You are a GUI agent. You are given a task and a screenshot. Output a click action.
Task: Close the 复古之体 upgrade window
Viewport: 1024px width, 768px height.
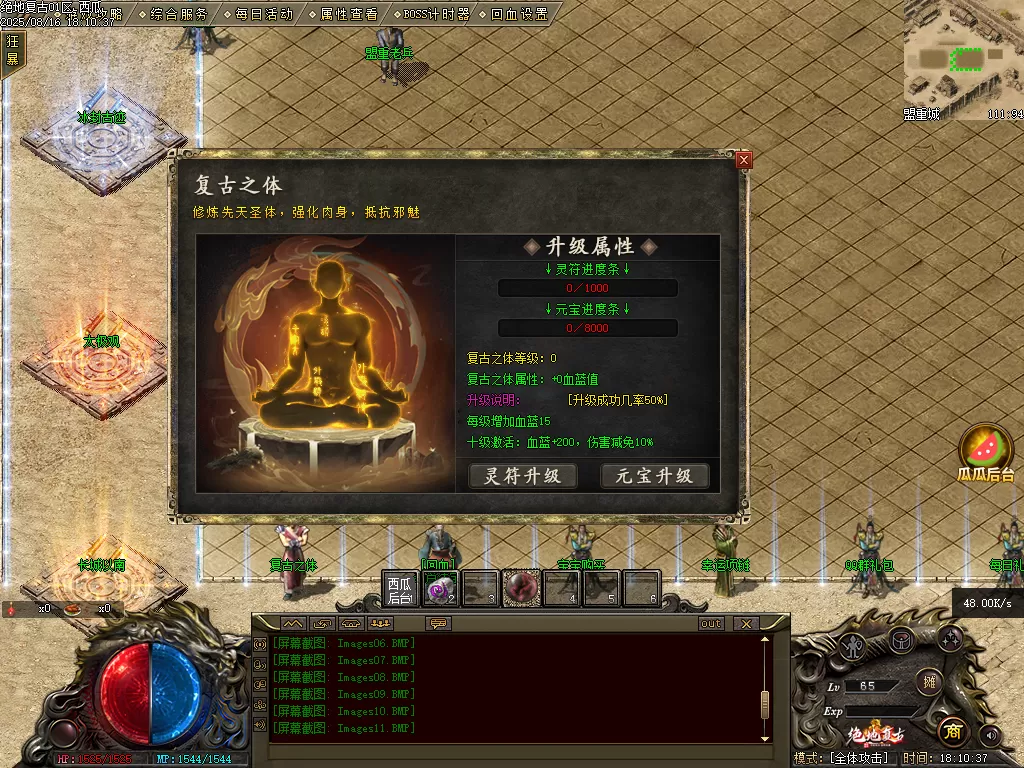743,160
